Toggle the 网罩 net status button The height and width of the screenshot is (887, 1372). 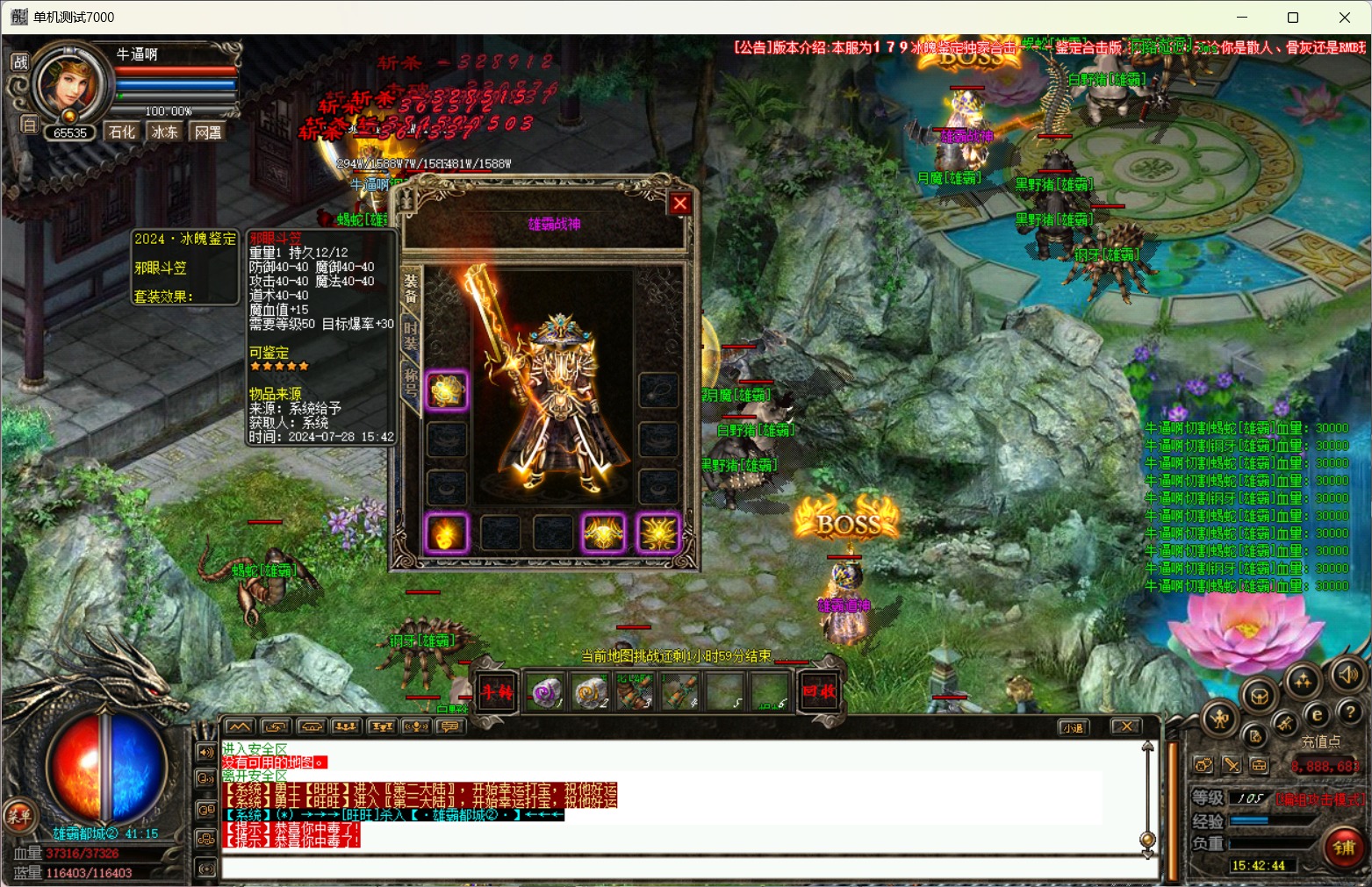[208, 132]
